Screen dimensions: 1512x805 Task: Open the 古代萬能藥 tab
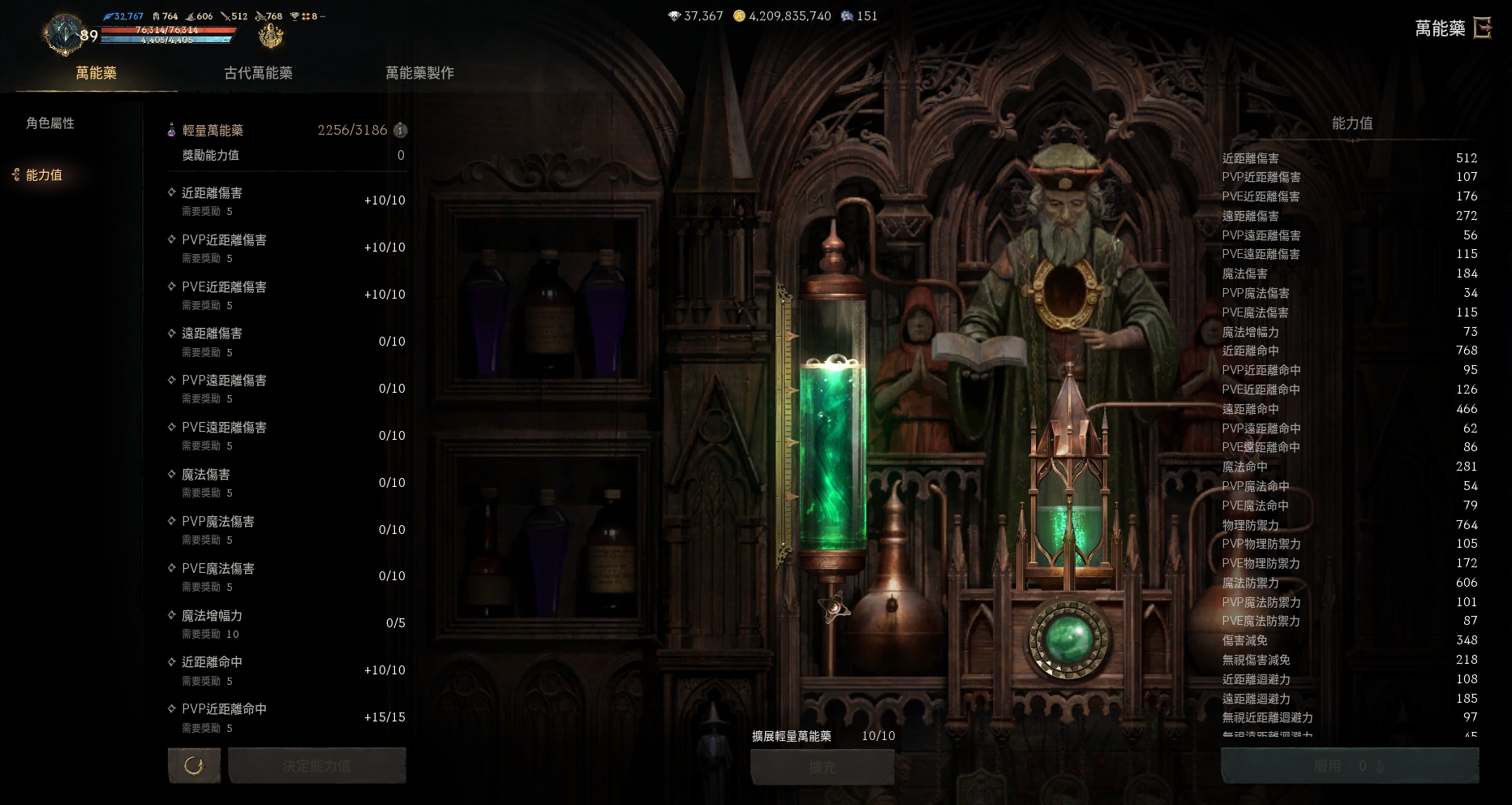[x=258, y=73]
